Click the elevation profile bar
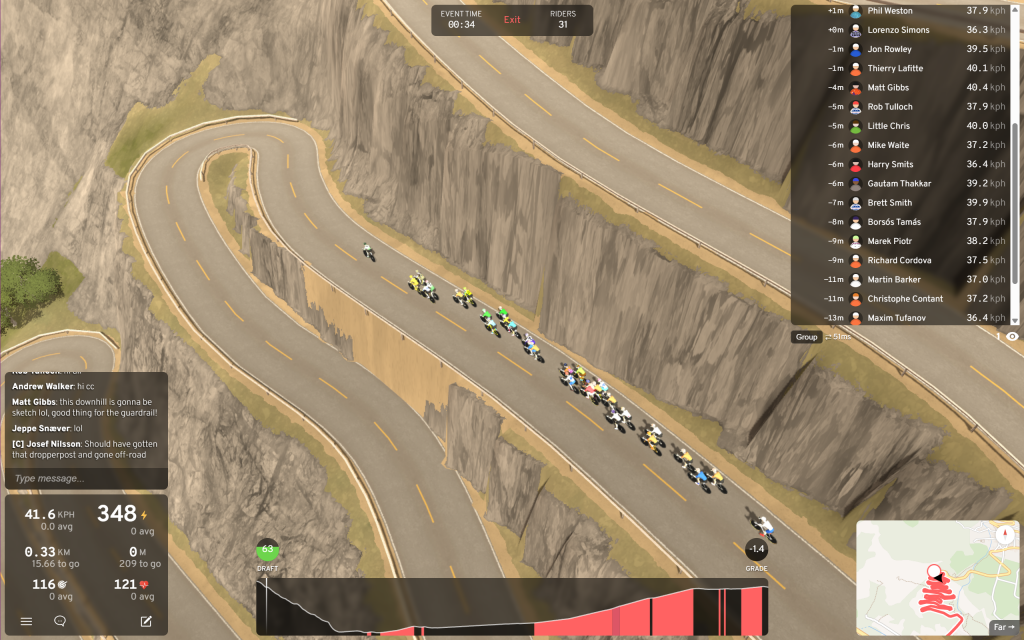Viewport: 1024px width, 640px height. [x=511, y=605]
